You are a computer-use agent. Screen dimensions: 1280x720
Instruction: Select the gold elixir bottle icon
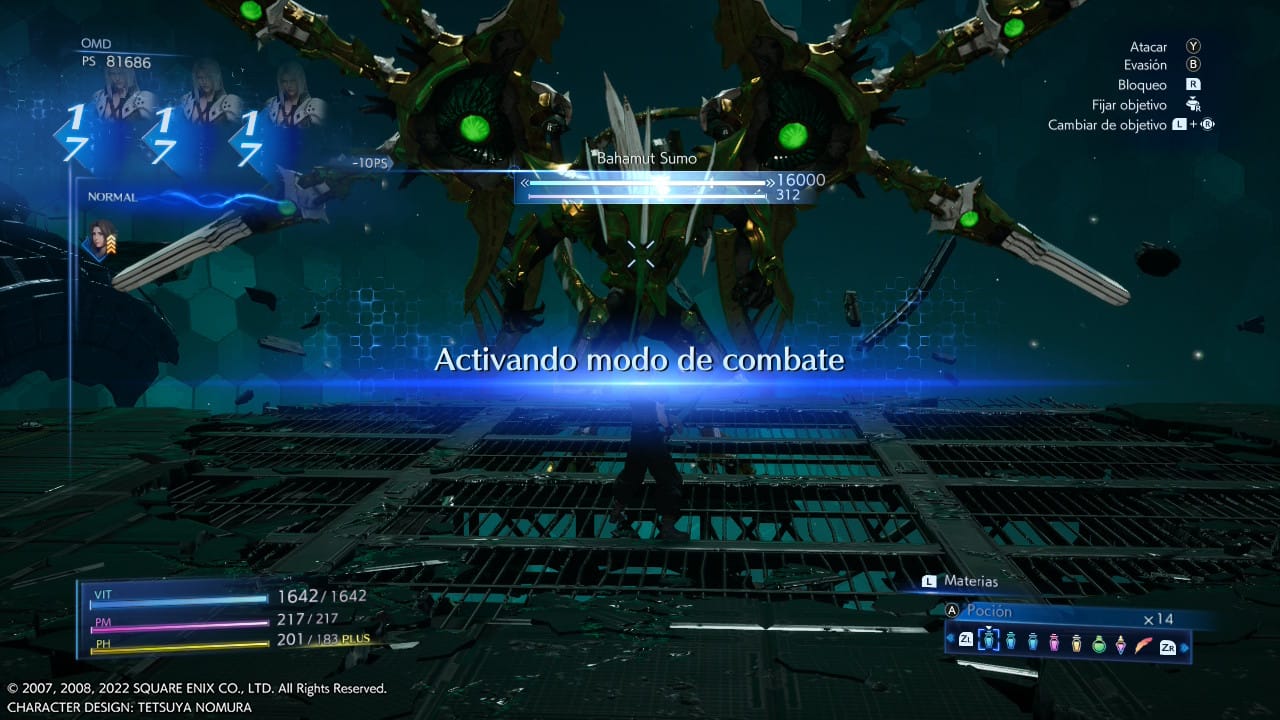point(1077,644)
